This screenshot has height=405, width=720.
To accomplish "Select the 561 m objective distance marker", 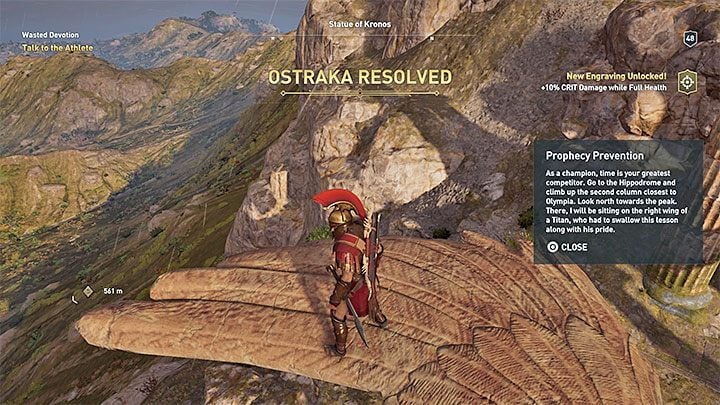I will (87, 291).
